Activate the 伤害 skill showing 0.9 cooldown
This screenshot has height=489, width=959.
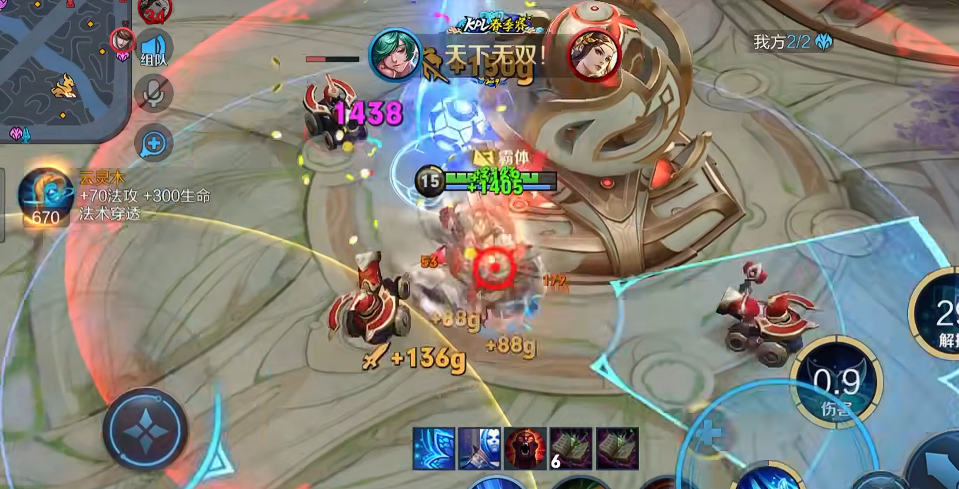[x=836, y=384]
